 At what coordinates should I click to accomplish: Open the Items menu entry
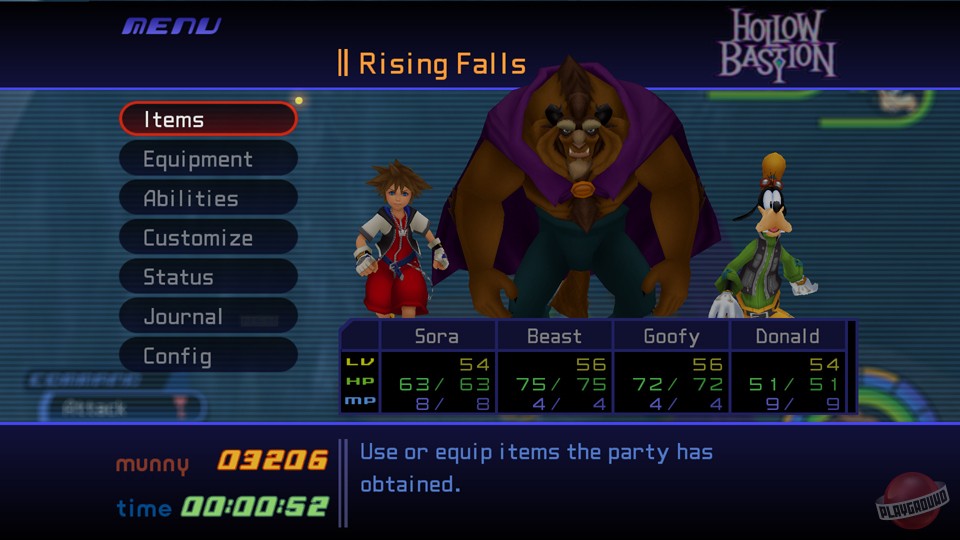tap(208, 119)
